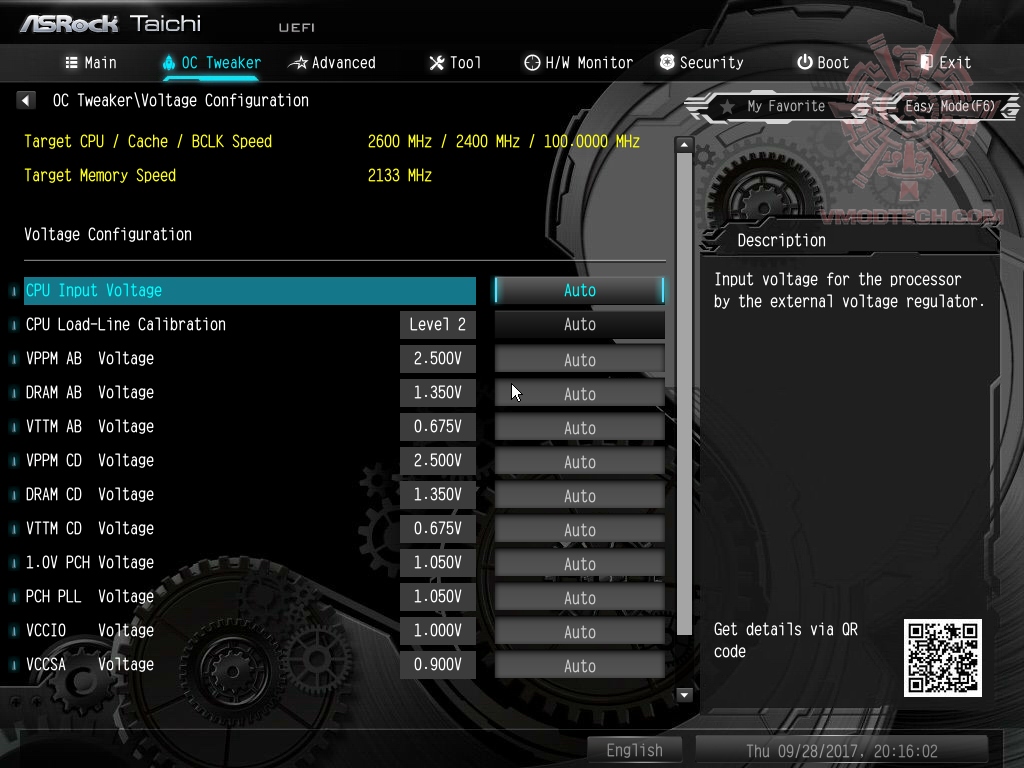Select the PCH PLL Voltage Auto field
The image size is (1024, 768).
(579, 598)
